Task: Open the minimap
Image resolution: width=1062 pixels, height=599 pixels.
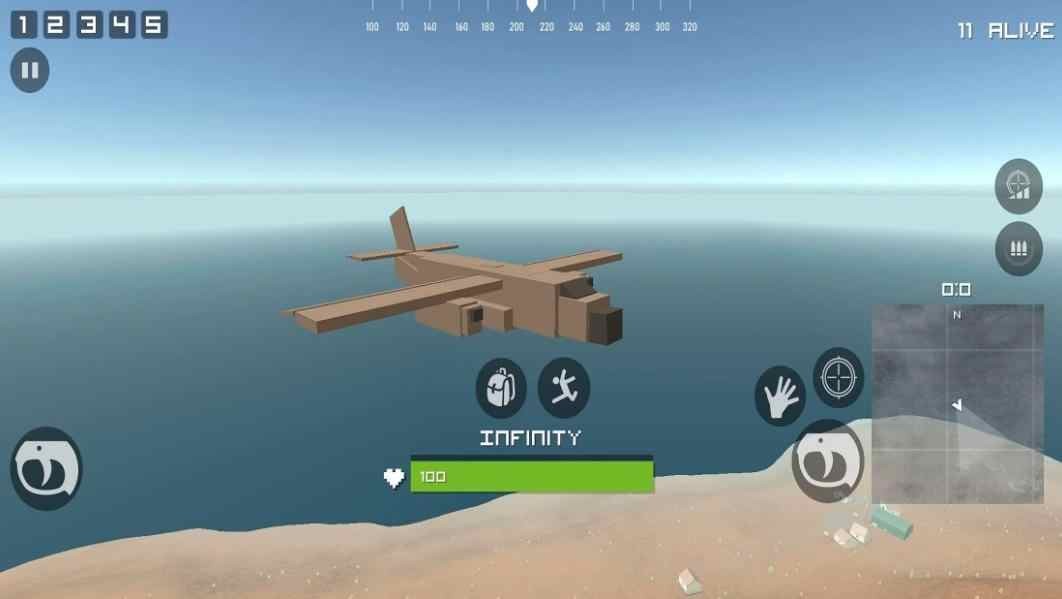Action: point(957,404)
